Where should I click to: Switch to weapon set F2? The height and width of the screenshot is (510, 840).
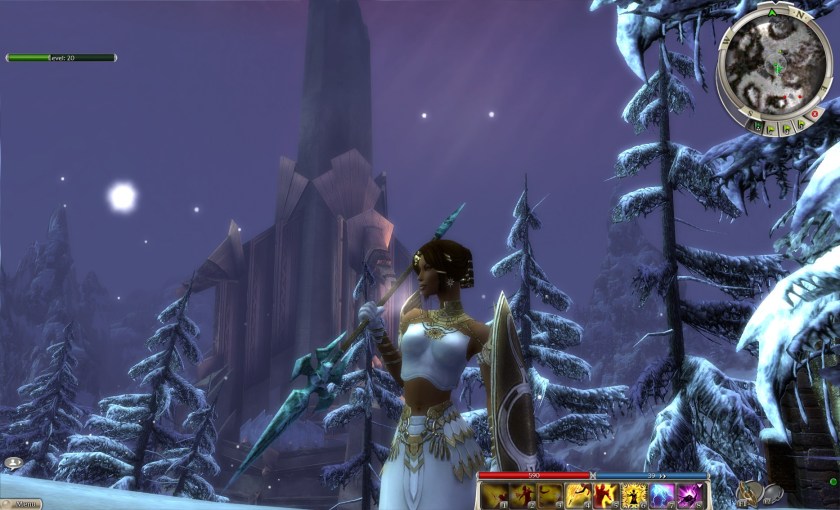click(773, 492)
